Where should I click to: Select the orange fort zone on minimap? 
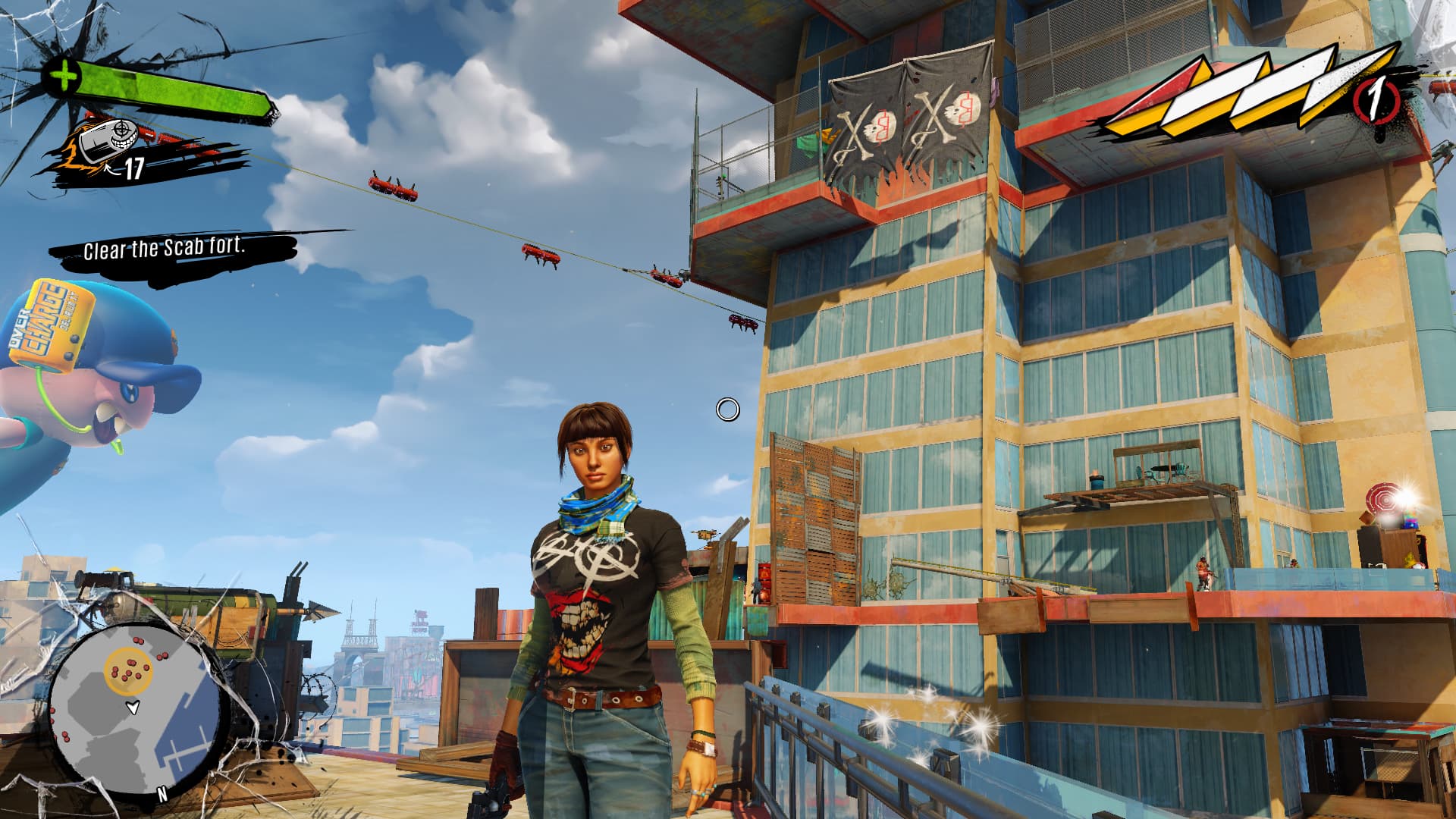tap(130, 670)
